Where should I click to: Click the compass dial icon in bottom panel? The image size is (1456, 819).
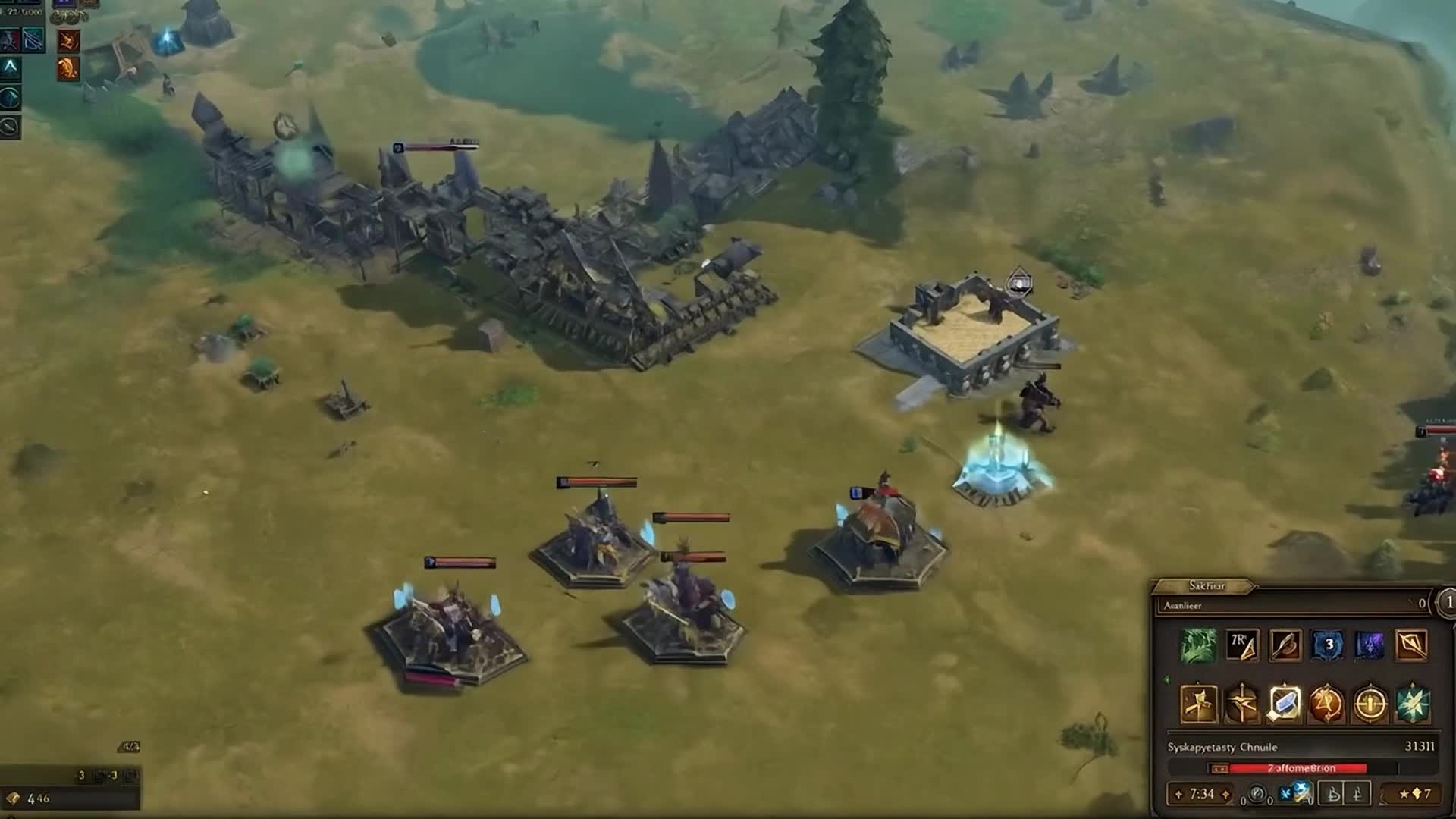coord(1257,794)
